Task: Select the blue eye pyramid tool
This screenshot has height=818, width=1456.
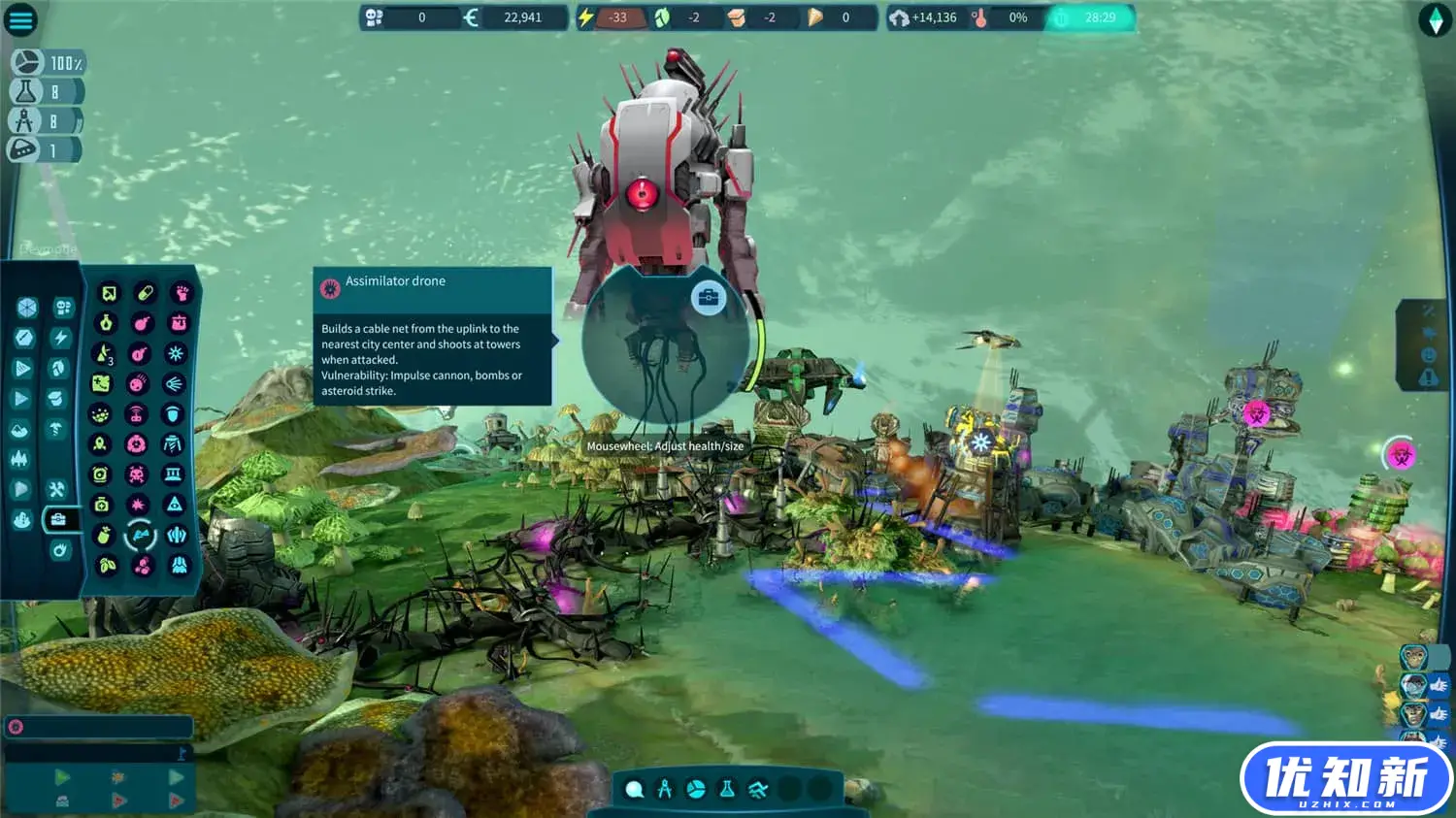Action: tap(175, 505)
